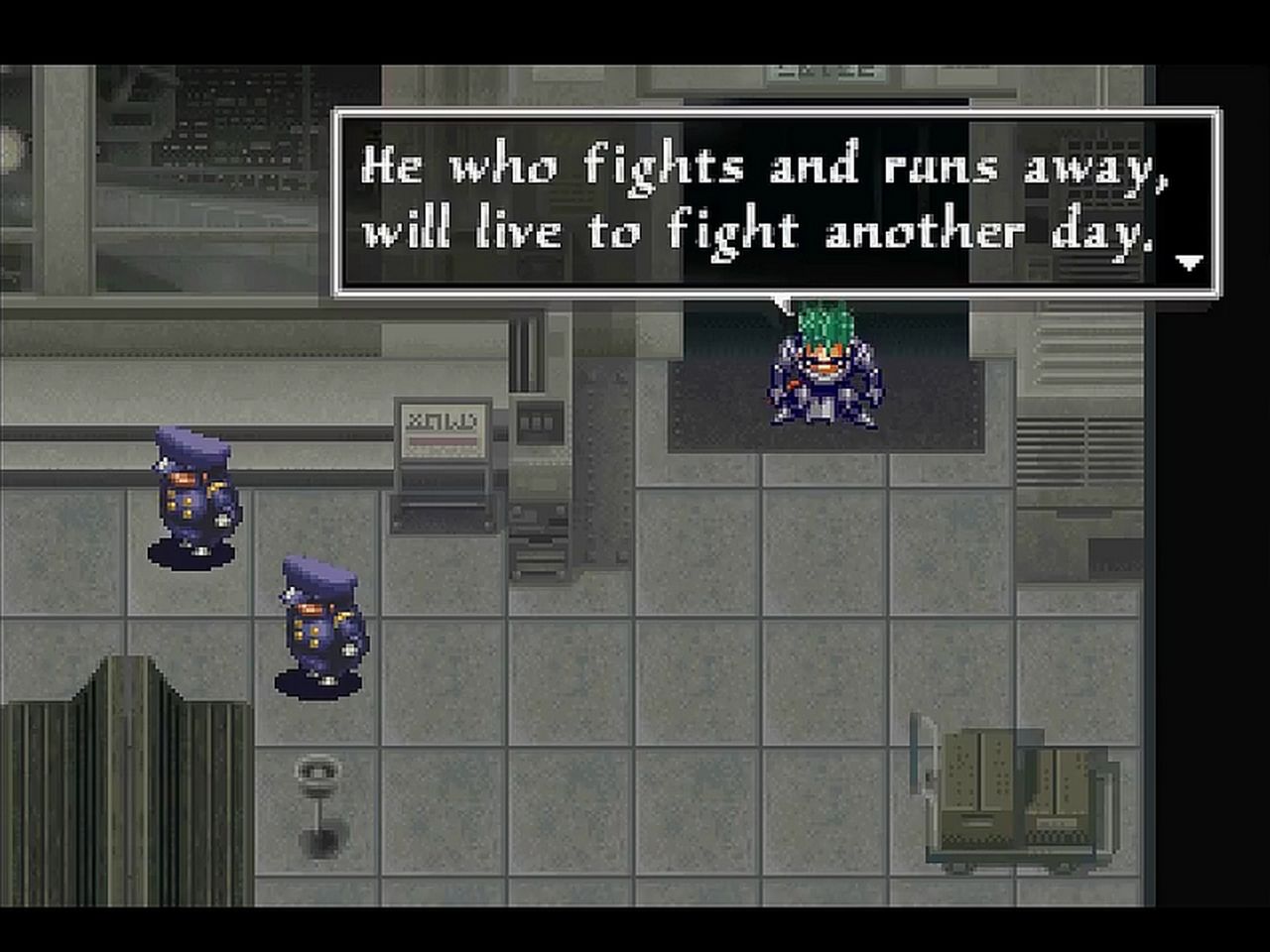Select the control console below the wall sign
Screen dimensions: 1270x952
(442, 516)
